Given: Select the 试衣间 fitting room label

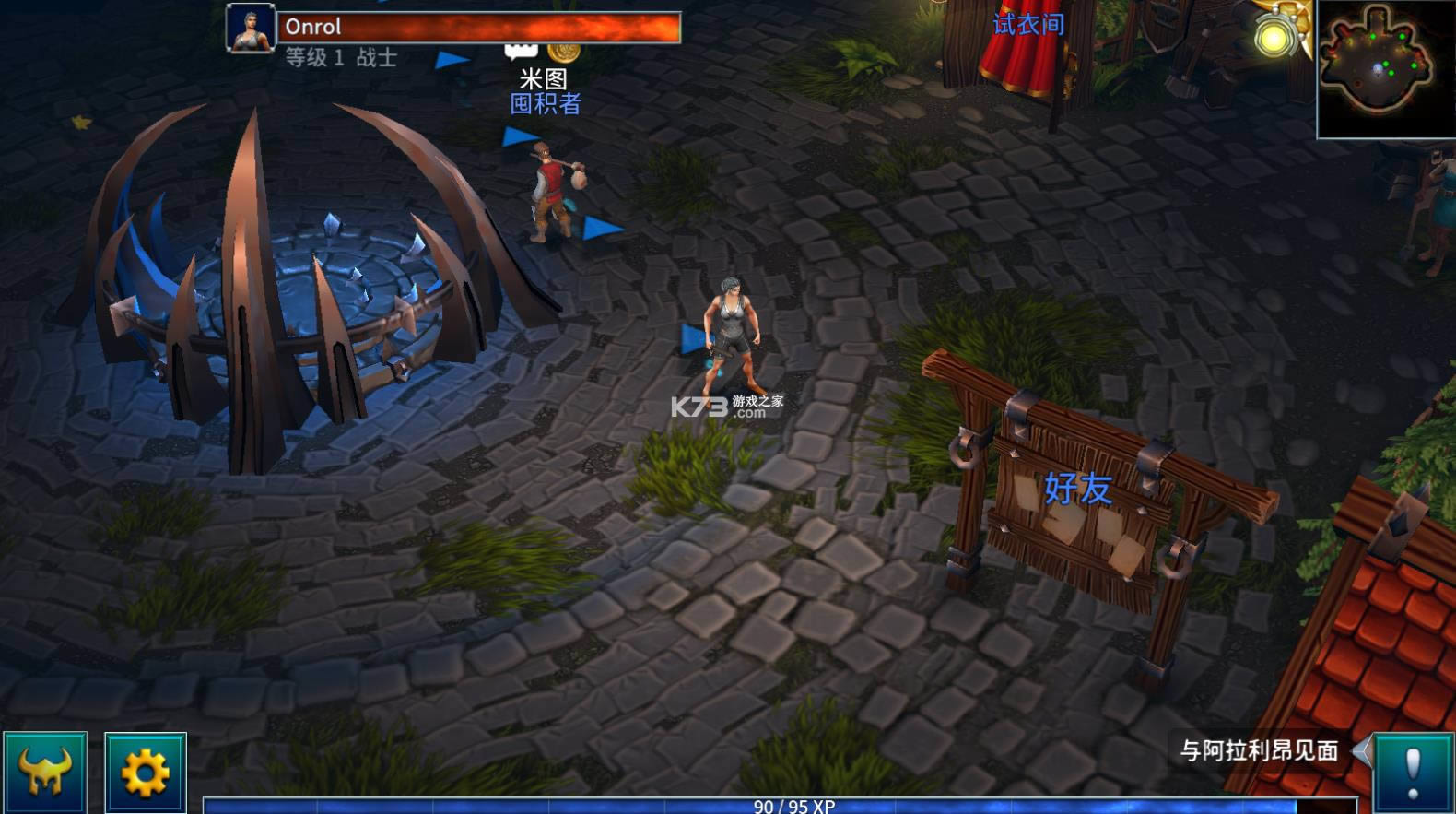Looking at the screenshot, I should coord(1027,25).
